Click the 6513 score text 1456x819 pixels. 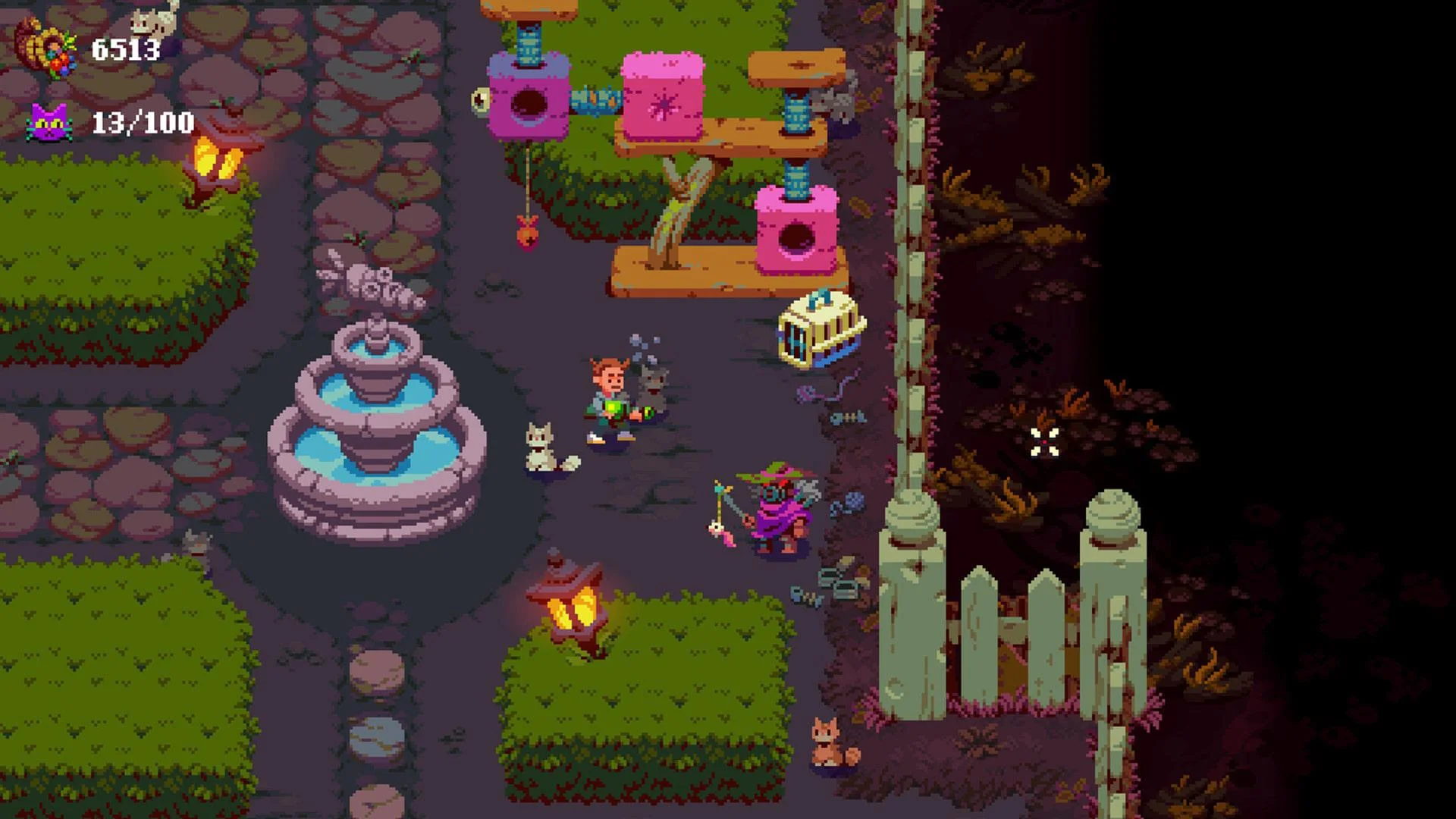(x=125, y=49)
